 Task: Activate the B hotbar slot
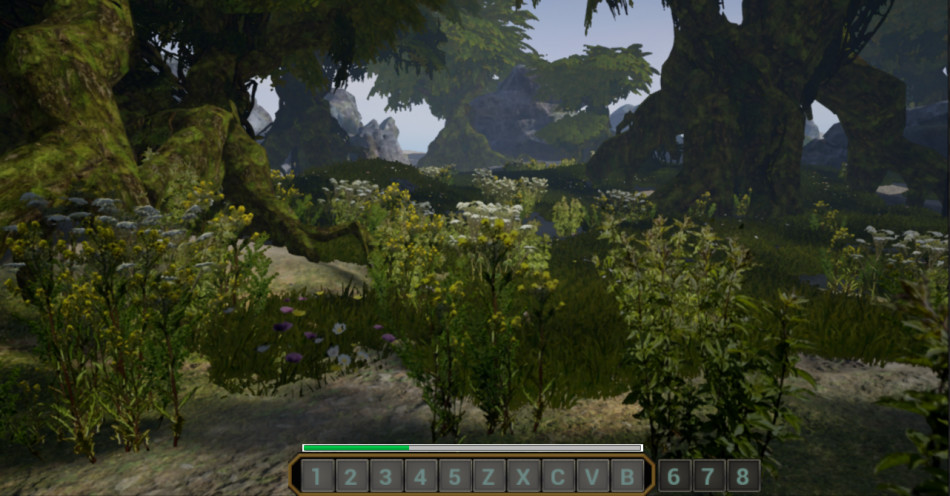(627, 476)
